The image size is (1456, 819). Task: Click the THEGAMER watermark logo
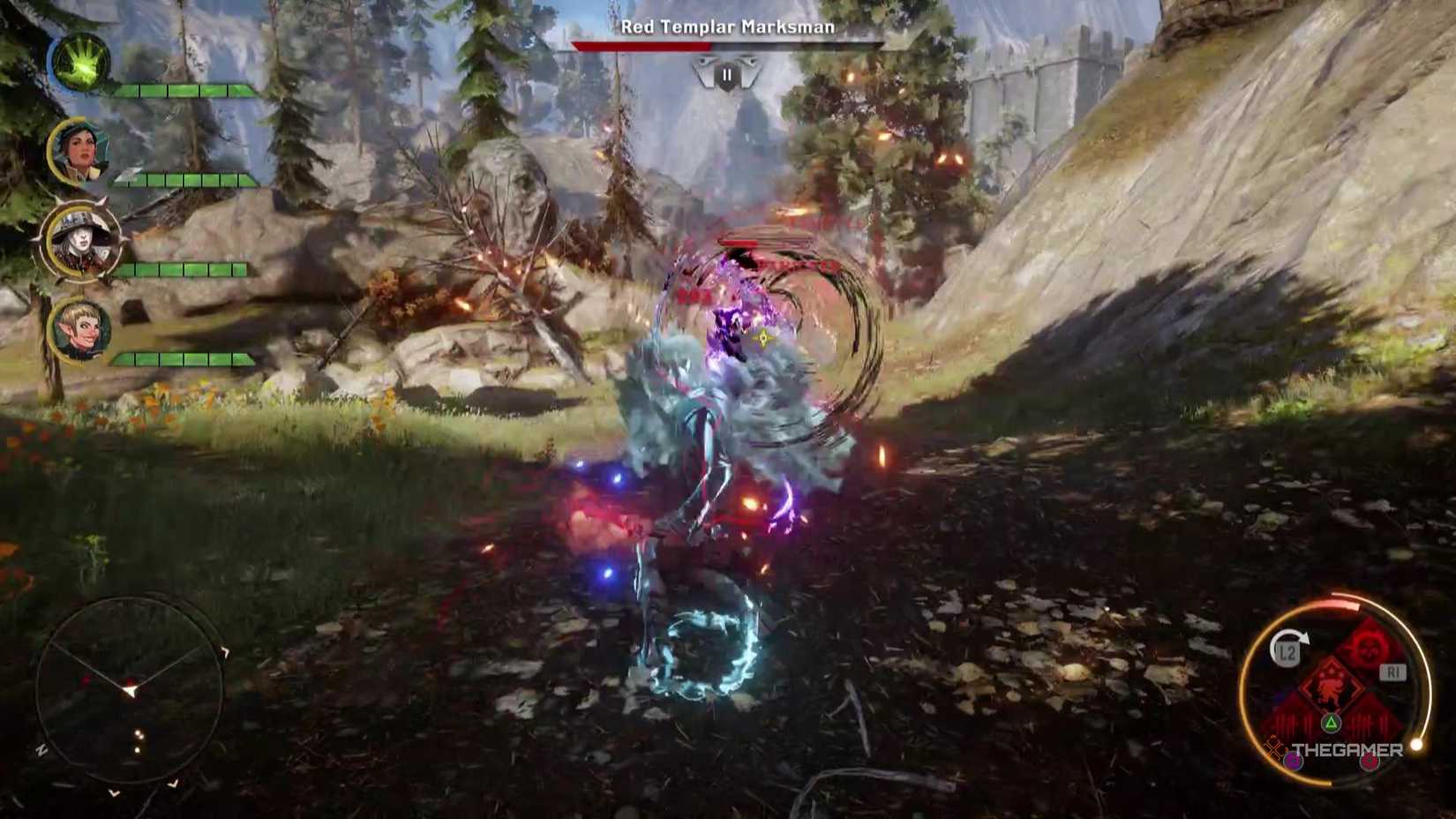[x=1347, y=749]
